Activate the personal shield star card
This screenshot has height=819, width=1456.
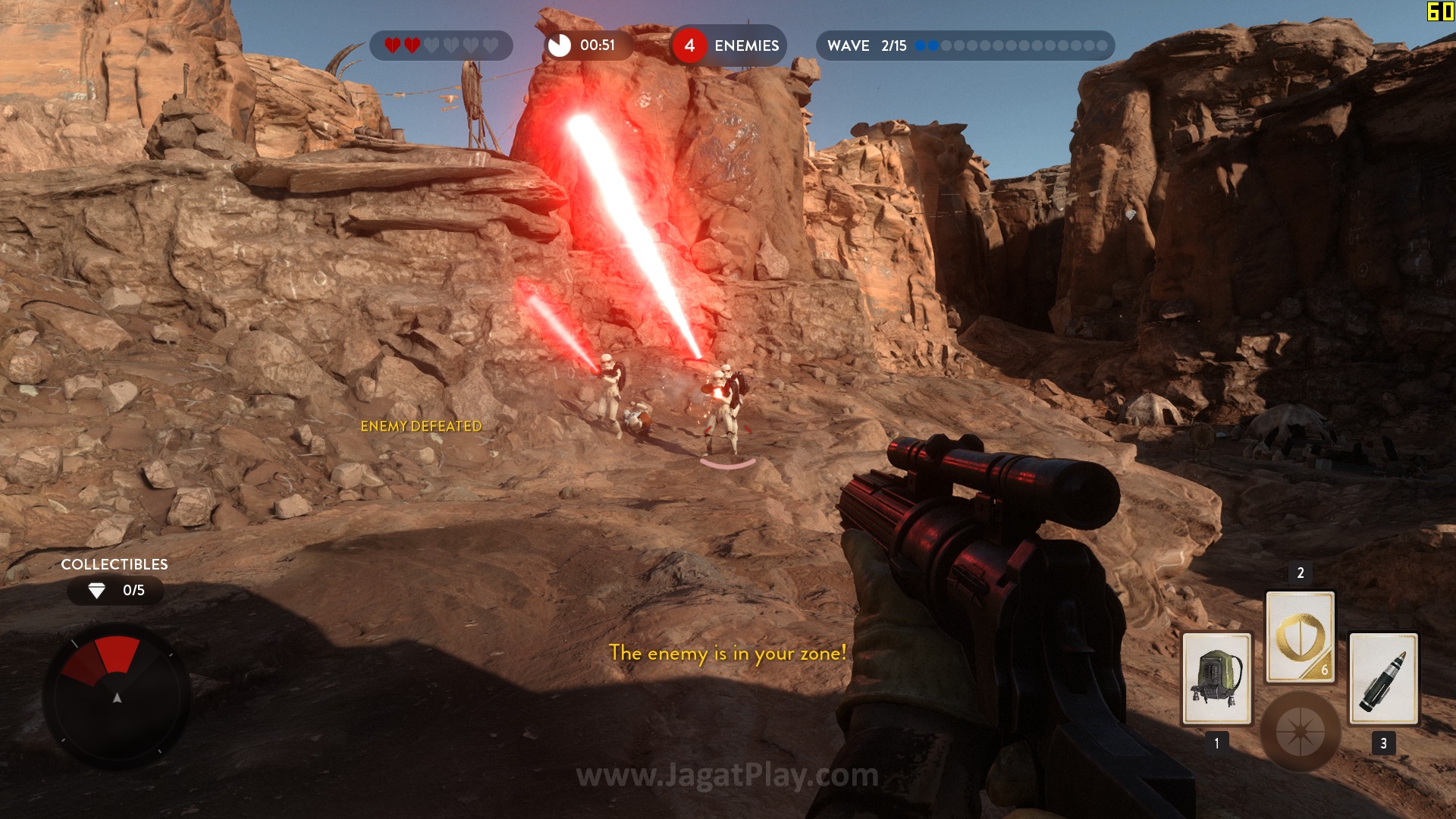pyautogui.click(x=1300, y=637)
